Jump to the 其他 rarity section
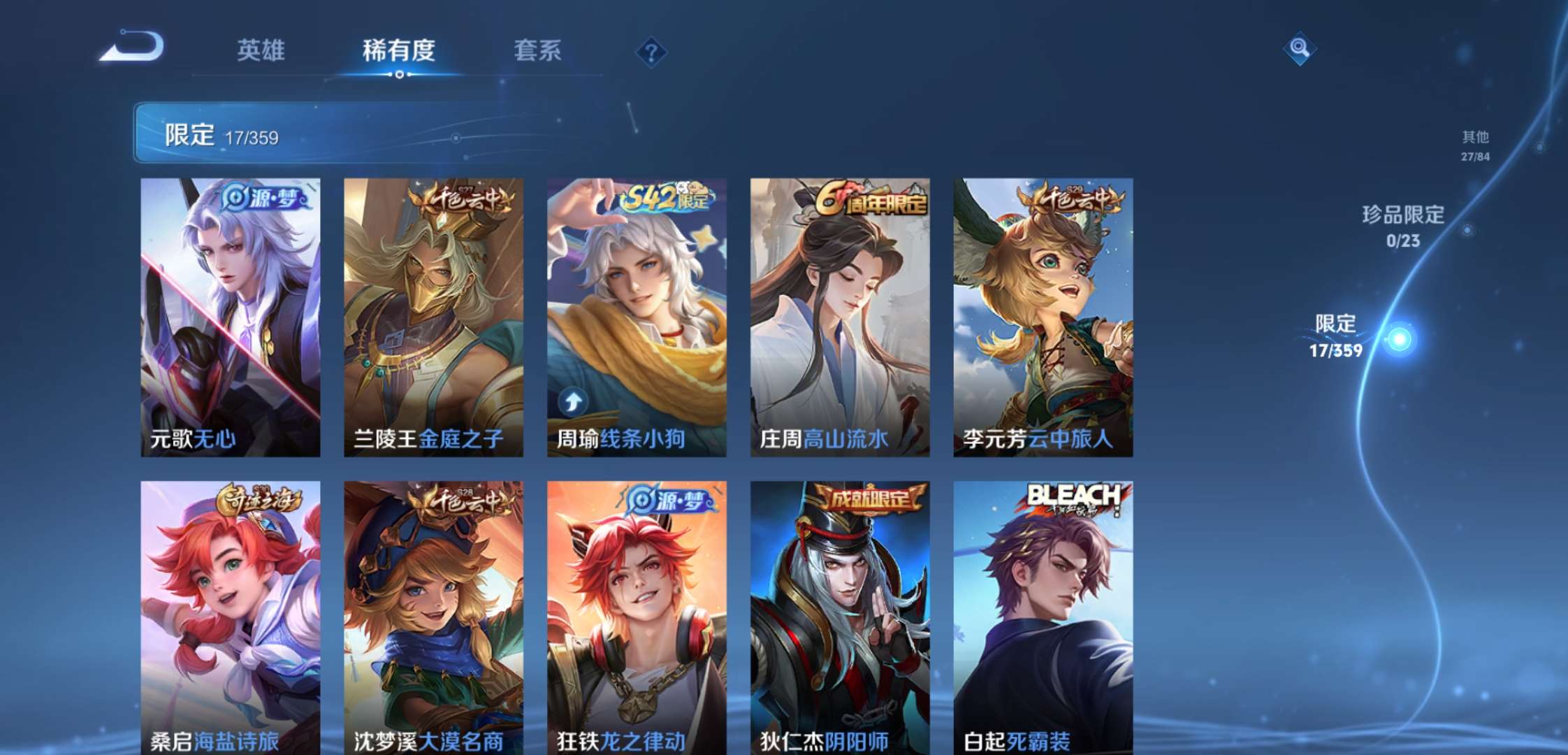Screen dimensions: 1568x755 (x=1475, y=145)
